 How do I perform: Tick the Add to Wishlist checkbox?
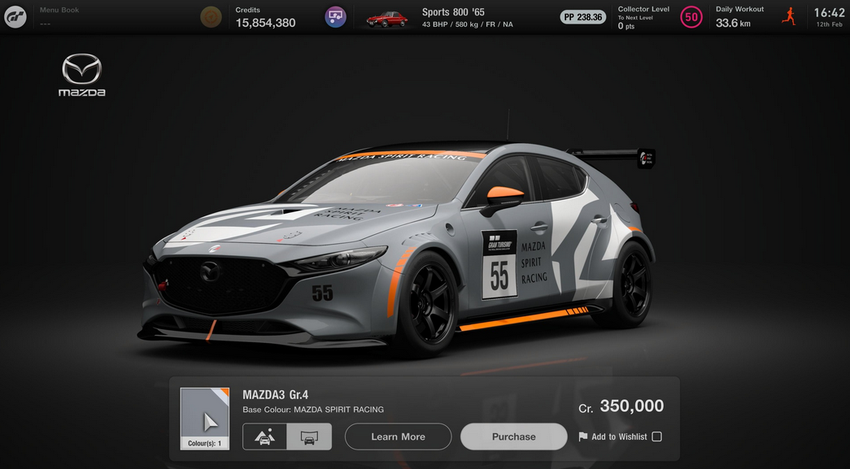(x=656, y=437)
